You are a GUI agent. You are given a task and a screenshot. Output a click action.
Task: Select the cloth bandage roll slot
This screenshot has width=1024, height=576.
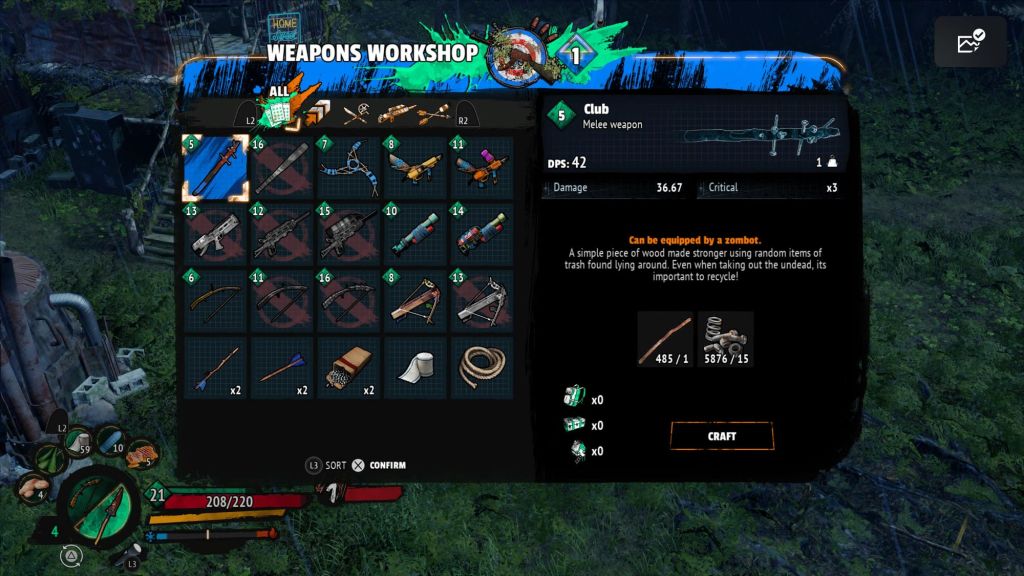coord(416,369)
